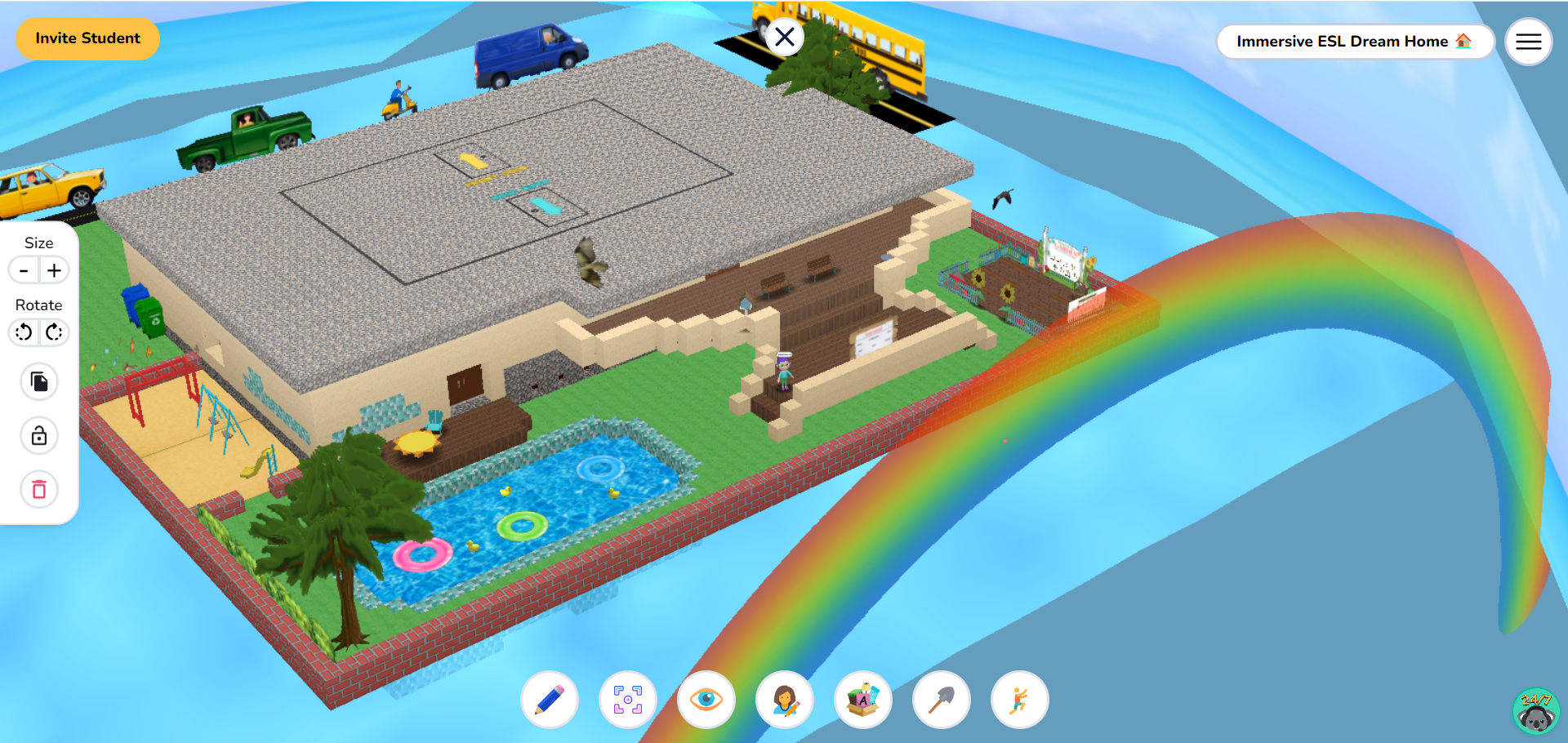This screenshot has width=1568, height=743.
Task: Decrease object size with minus stepper
Action: [24, 270]
